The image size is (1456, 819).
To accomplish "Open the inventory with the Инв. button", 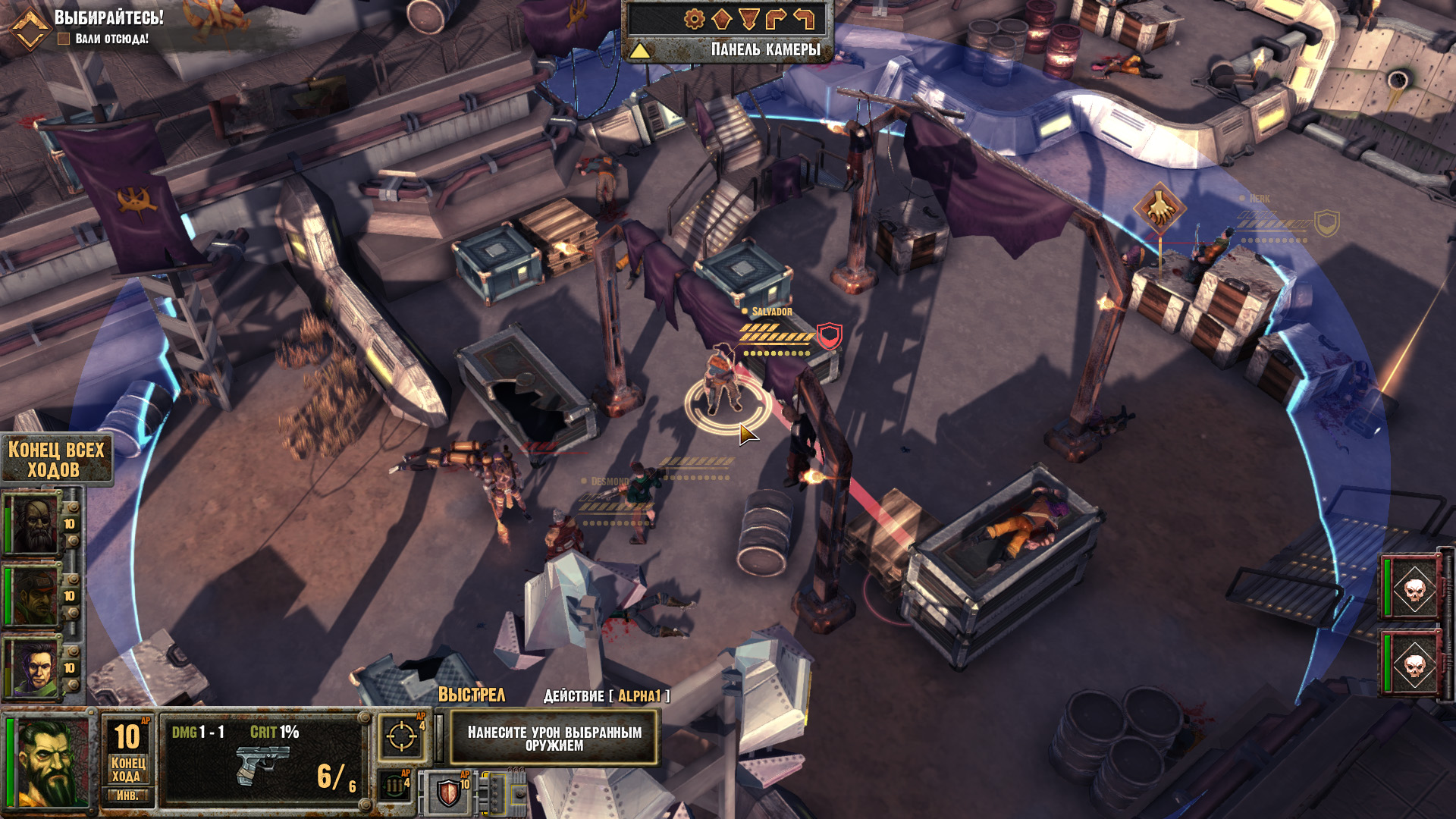I will pyautogui.click(x=127, y=795).
